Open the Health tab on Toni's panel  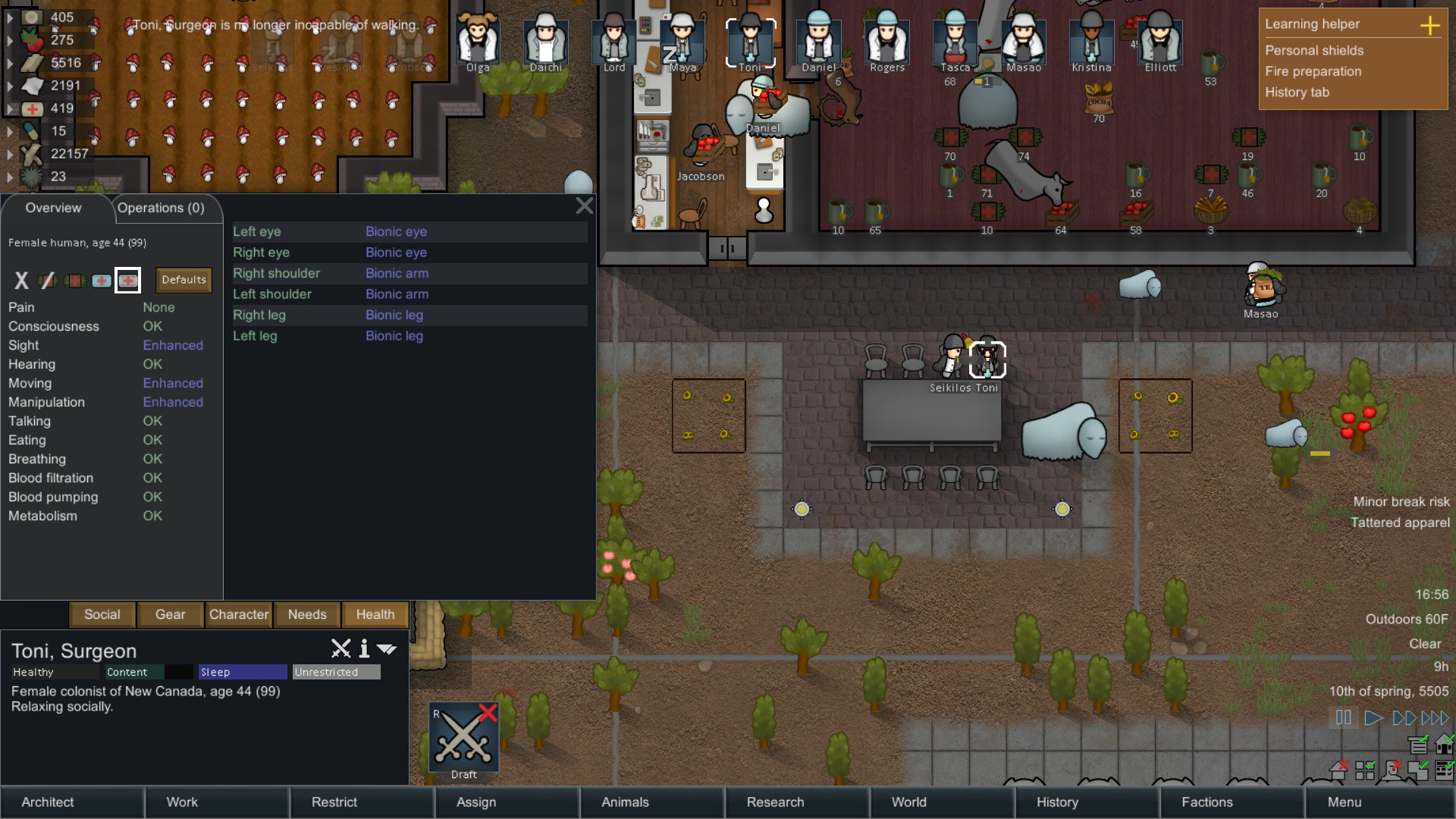[375, 615]
